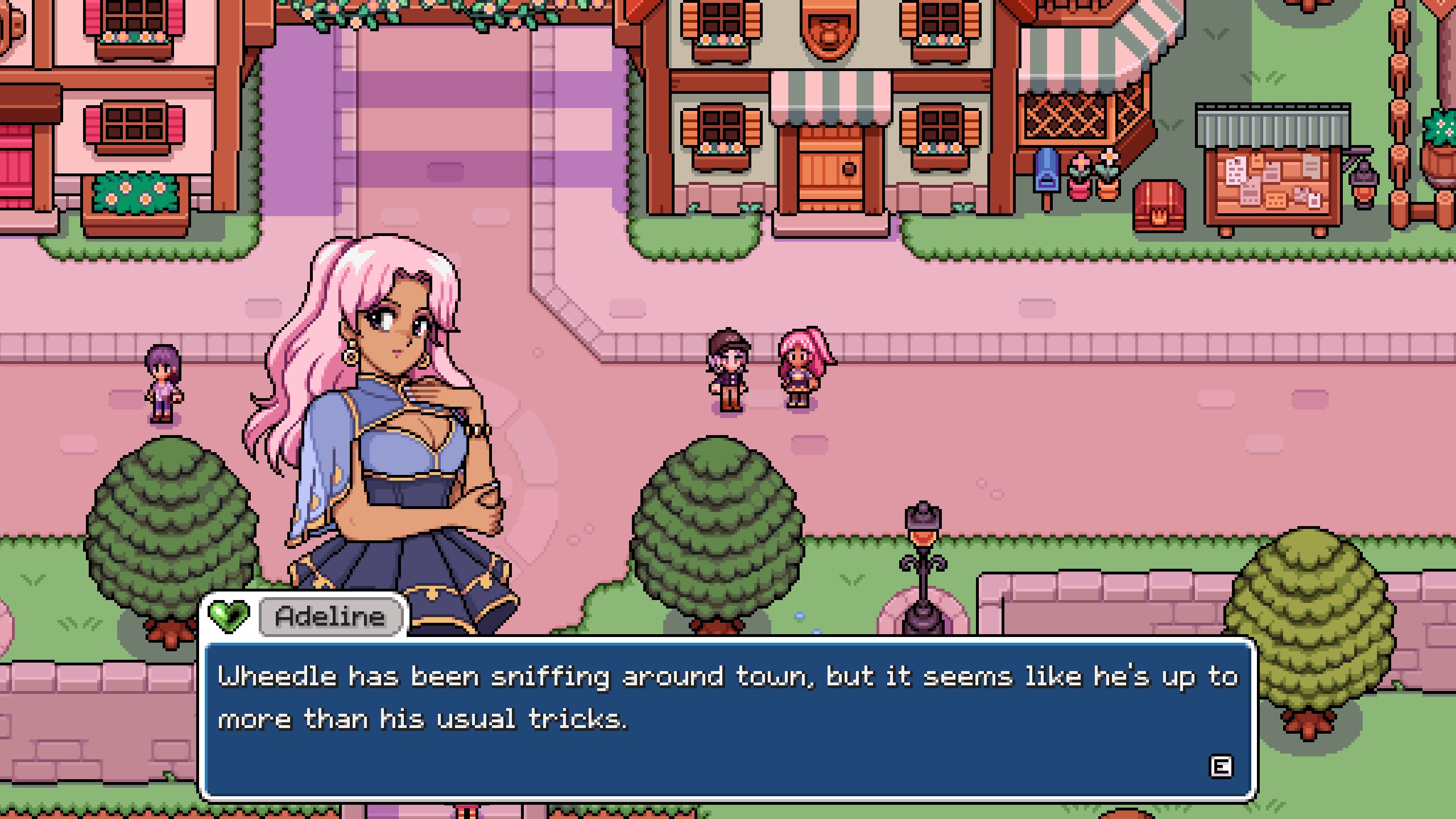This screenshot has width=1456, height=819.
Task: Advance Adeline's blue dialogue text box
Action: coord(1220,767)
